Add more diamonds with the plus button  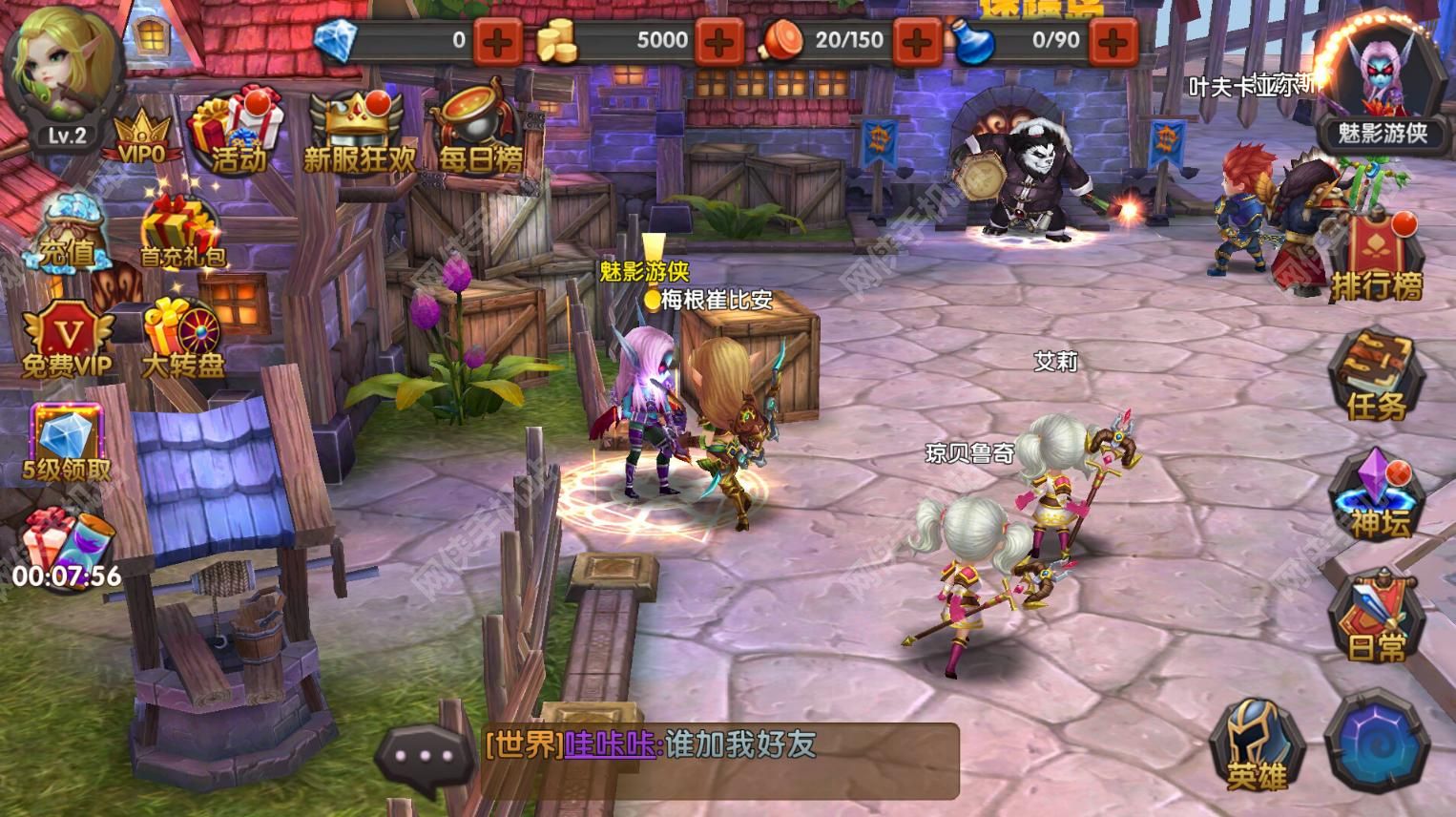pos(498,41)
